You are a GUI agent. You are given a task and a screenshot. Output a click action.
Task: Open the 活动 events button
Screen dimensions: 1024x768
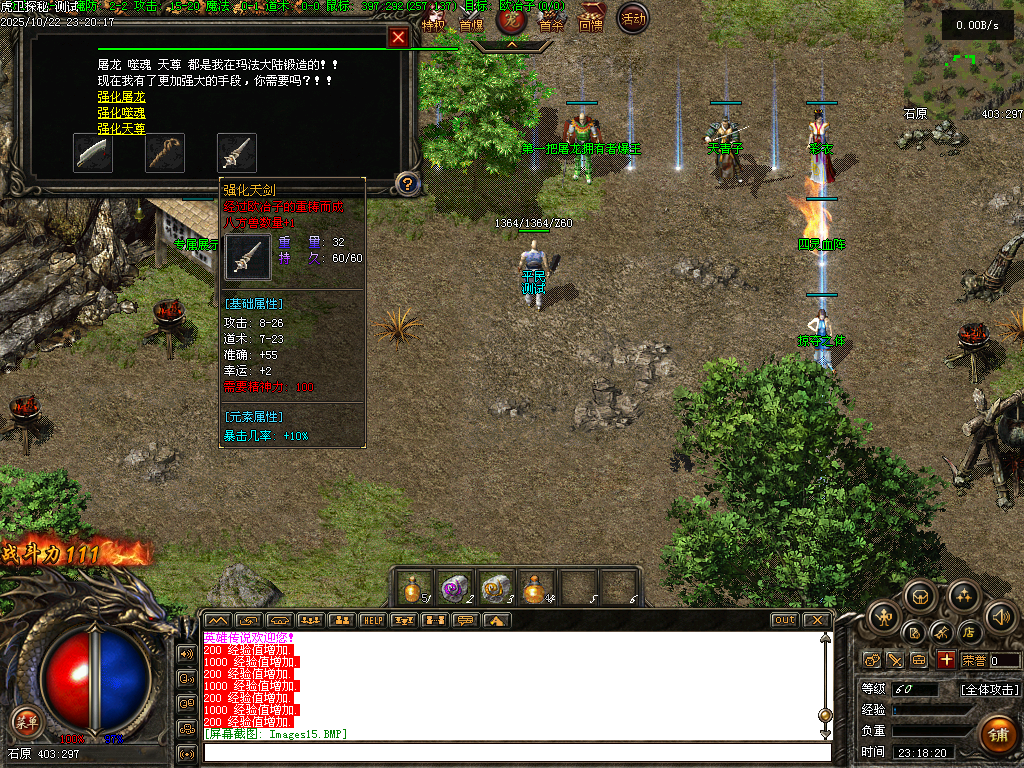click(632, 17)
